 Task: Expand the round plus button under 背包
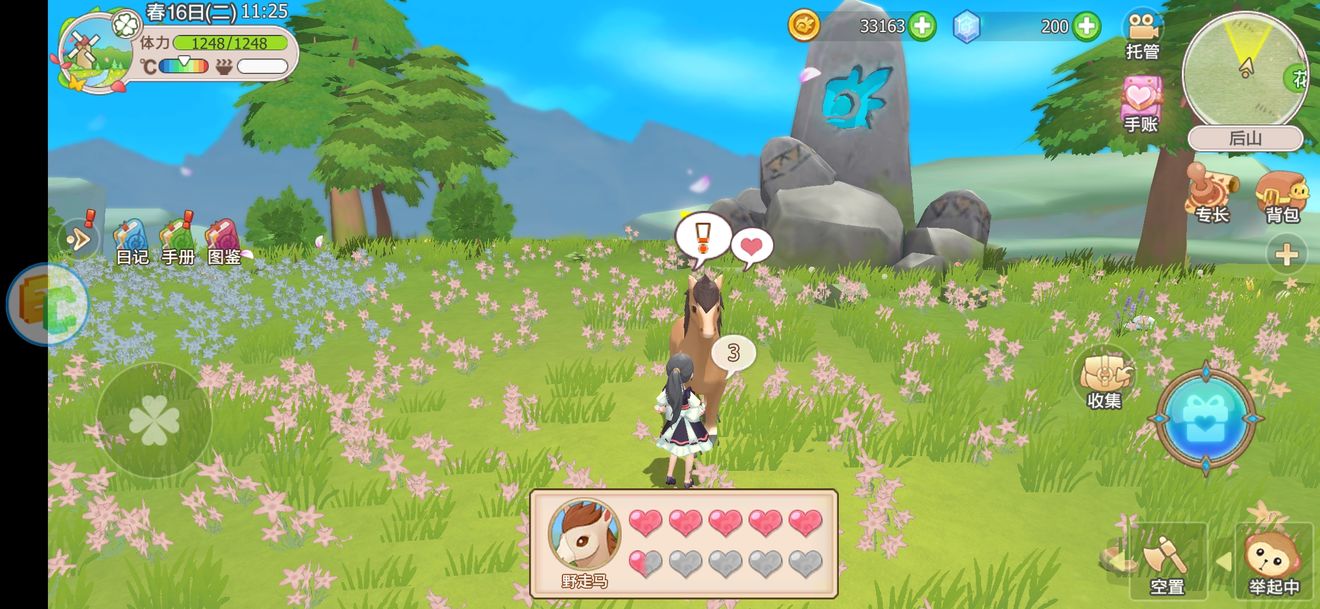pyautogui.click(x=1286, y=255)
